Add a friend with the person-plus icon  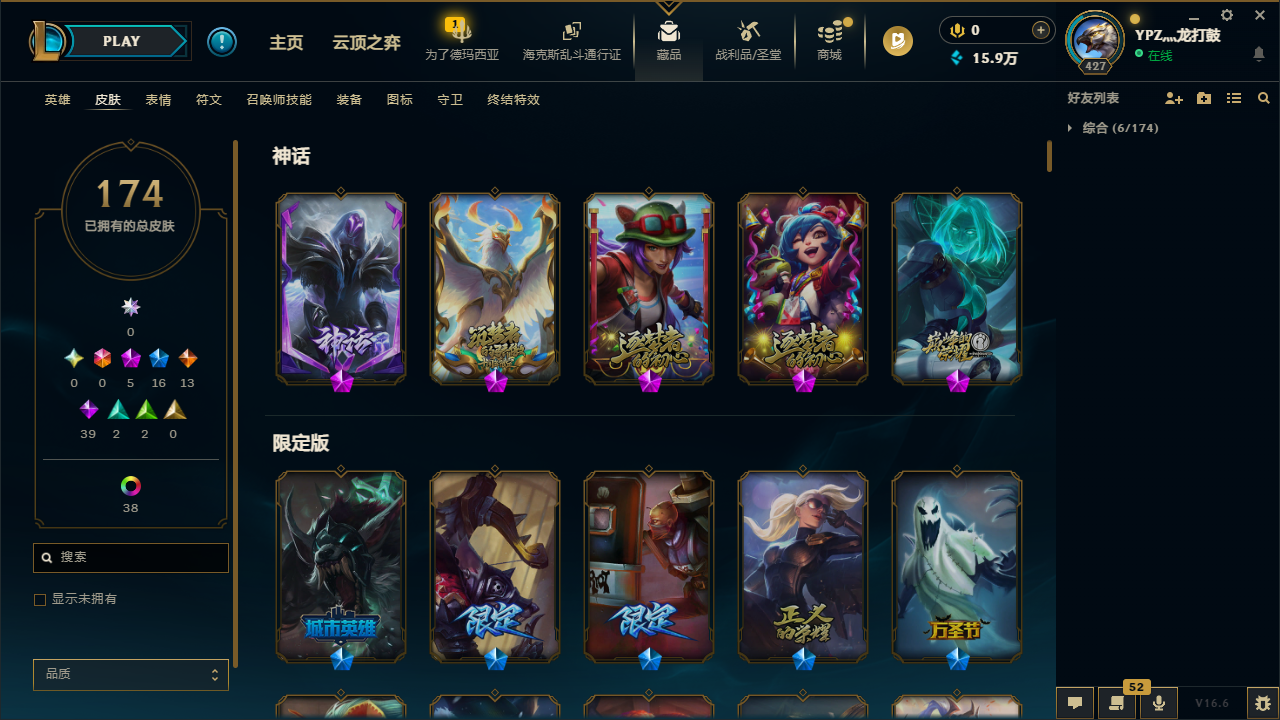(x=1174, y=98)
